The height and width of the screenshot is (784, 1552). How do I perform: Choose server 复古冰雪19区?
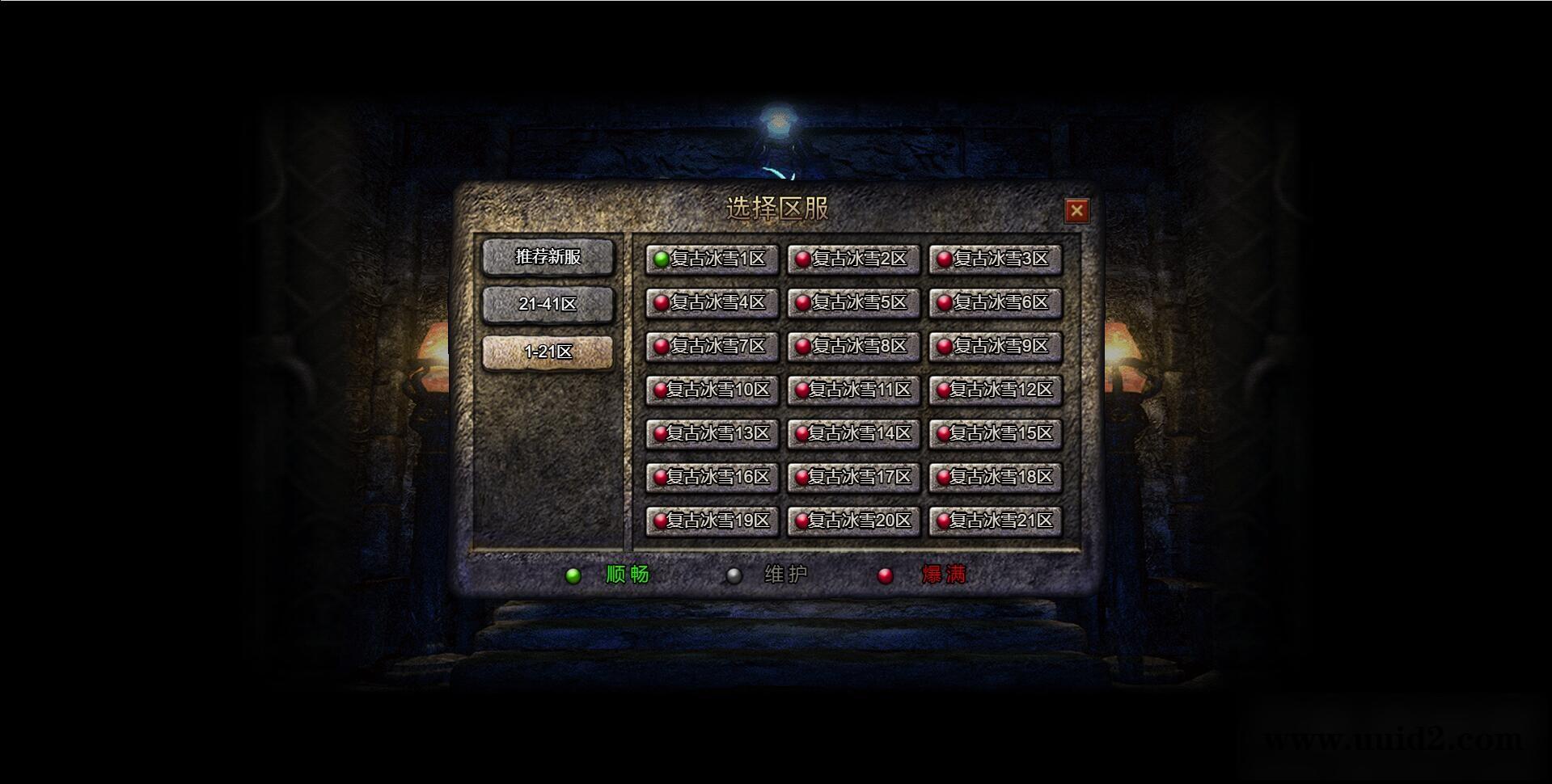(712, 521)
